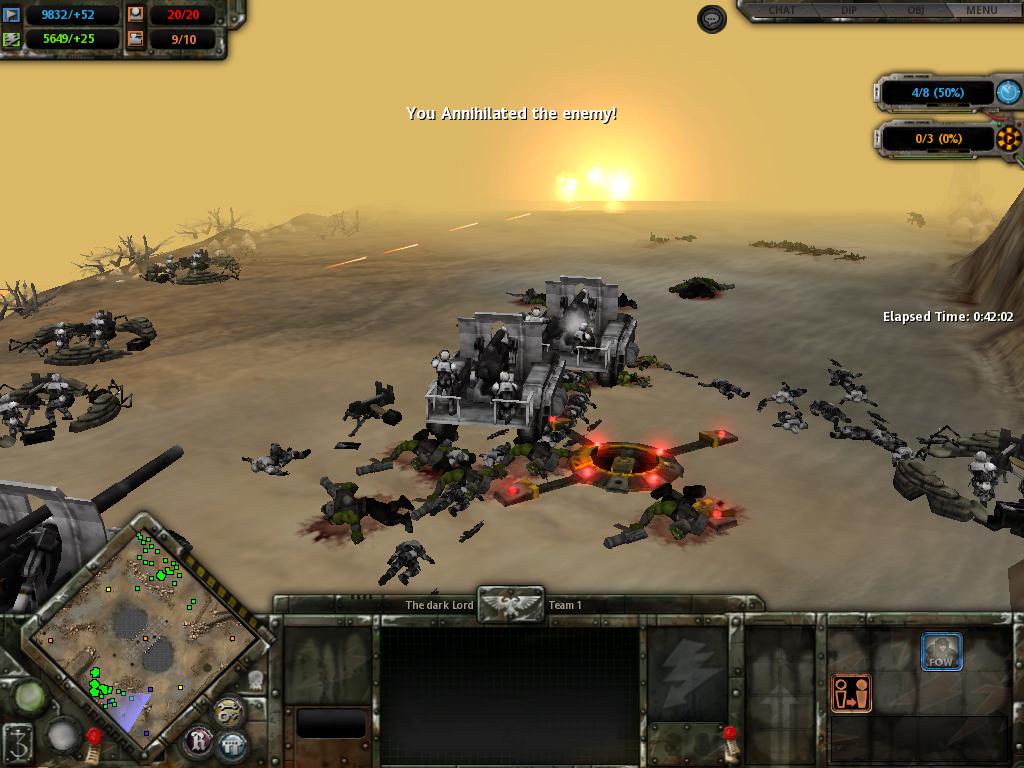Click the grey round minimap button
1024x768 pixels.
click(x=63, y=737)
